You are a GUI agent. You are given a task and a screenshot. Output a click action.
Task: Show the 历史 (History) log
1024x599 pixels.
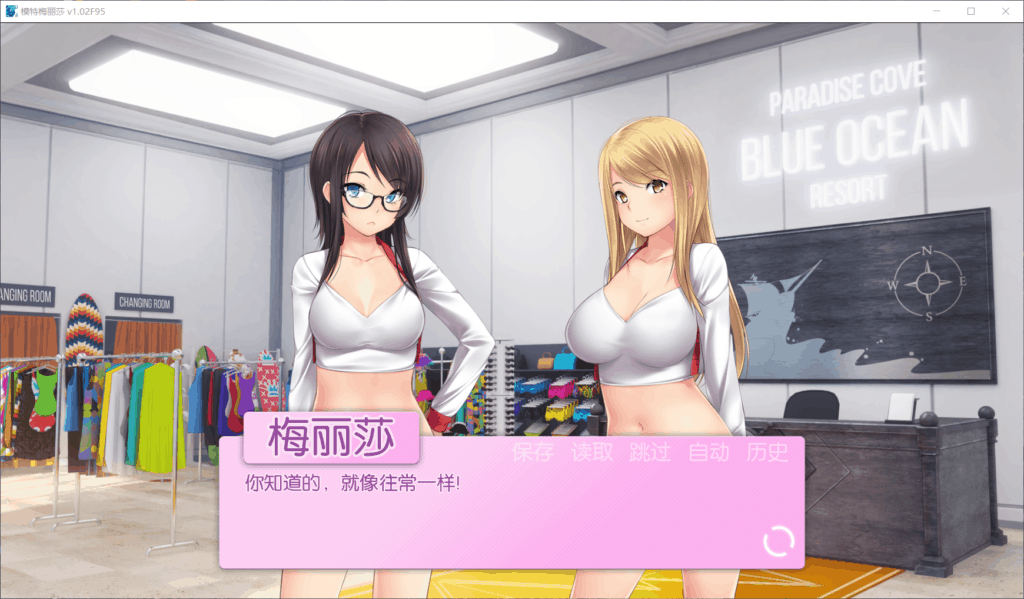coord(767,452)
